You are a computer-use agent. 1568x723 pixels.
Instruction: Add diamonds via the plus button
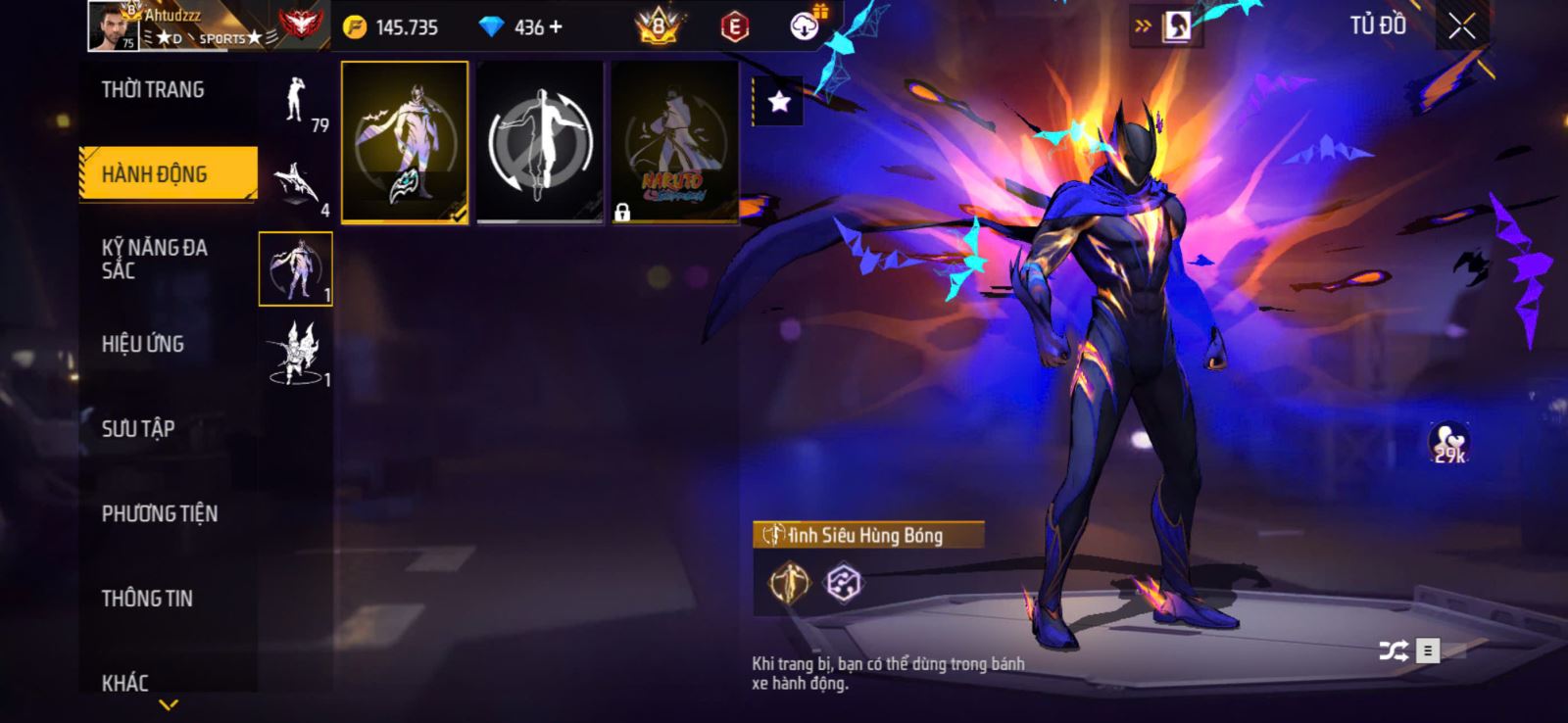(557, 27)
